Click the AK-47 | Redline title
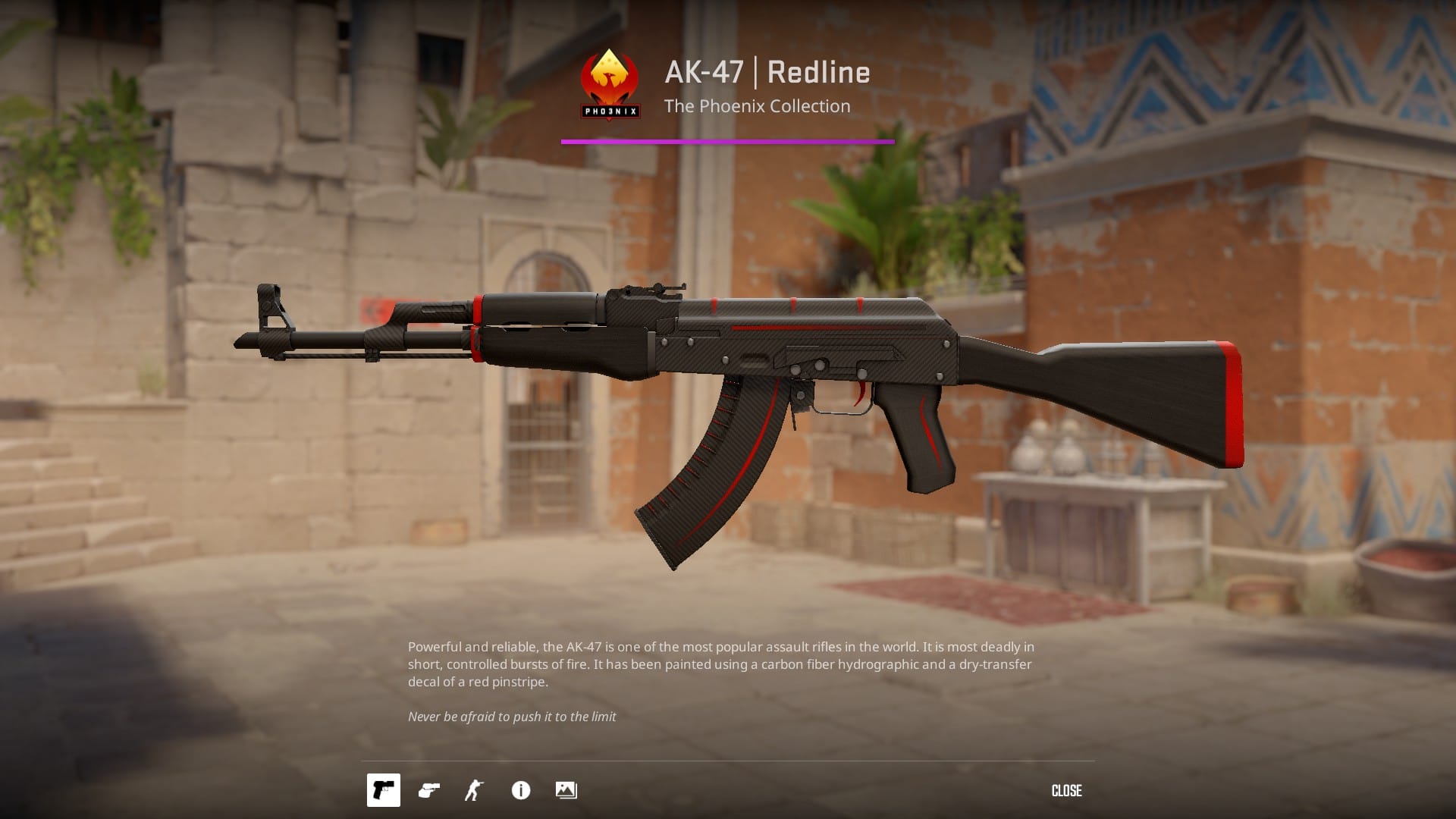The image size is (1456, 819). click(x=767, y=72)
